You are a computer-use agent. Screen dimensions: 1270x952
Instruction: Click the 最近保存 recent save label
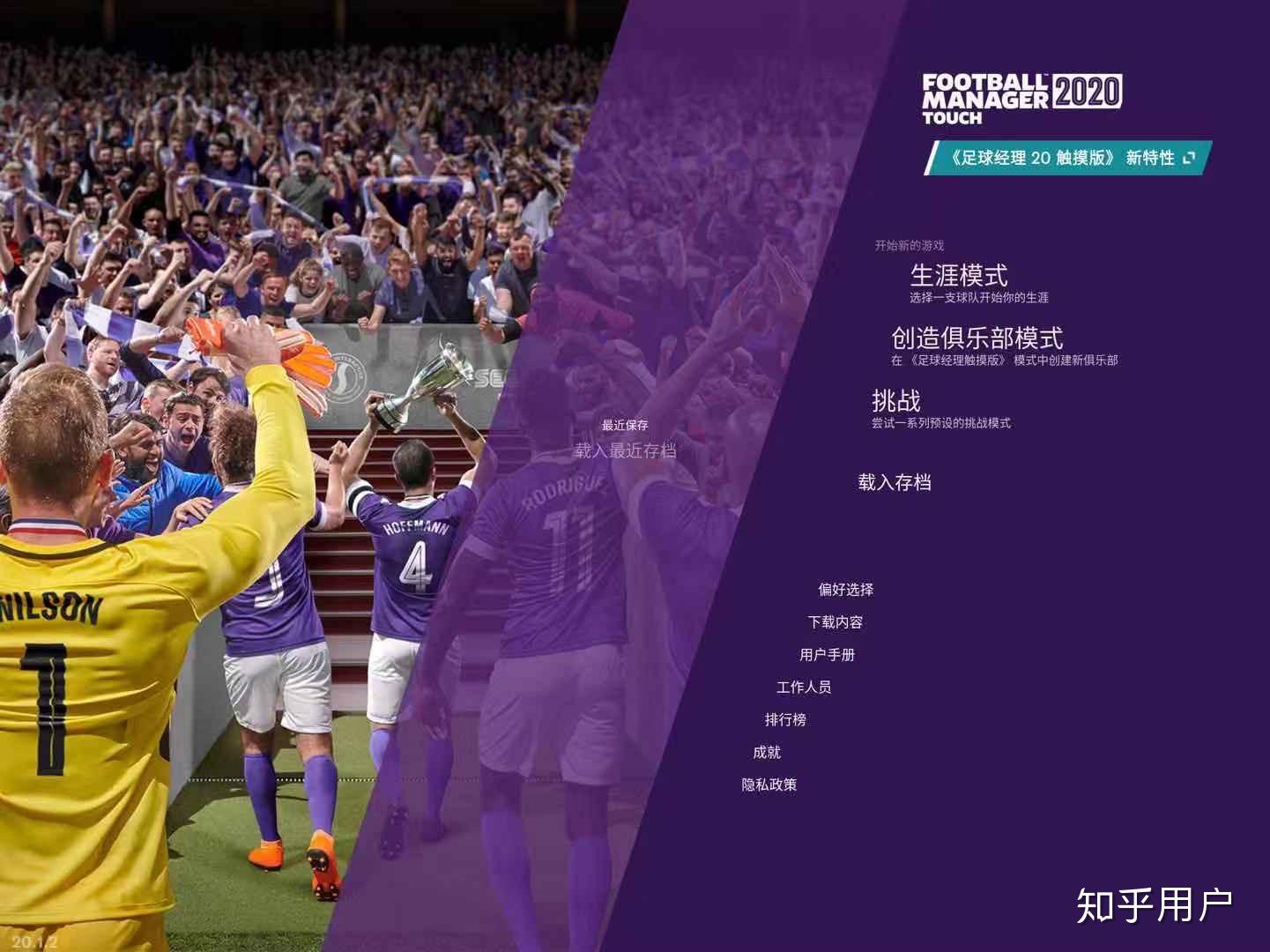[626, 423]
